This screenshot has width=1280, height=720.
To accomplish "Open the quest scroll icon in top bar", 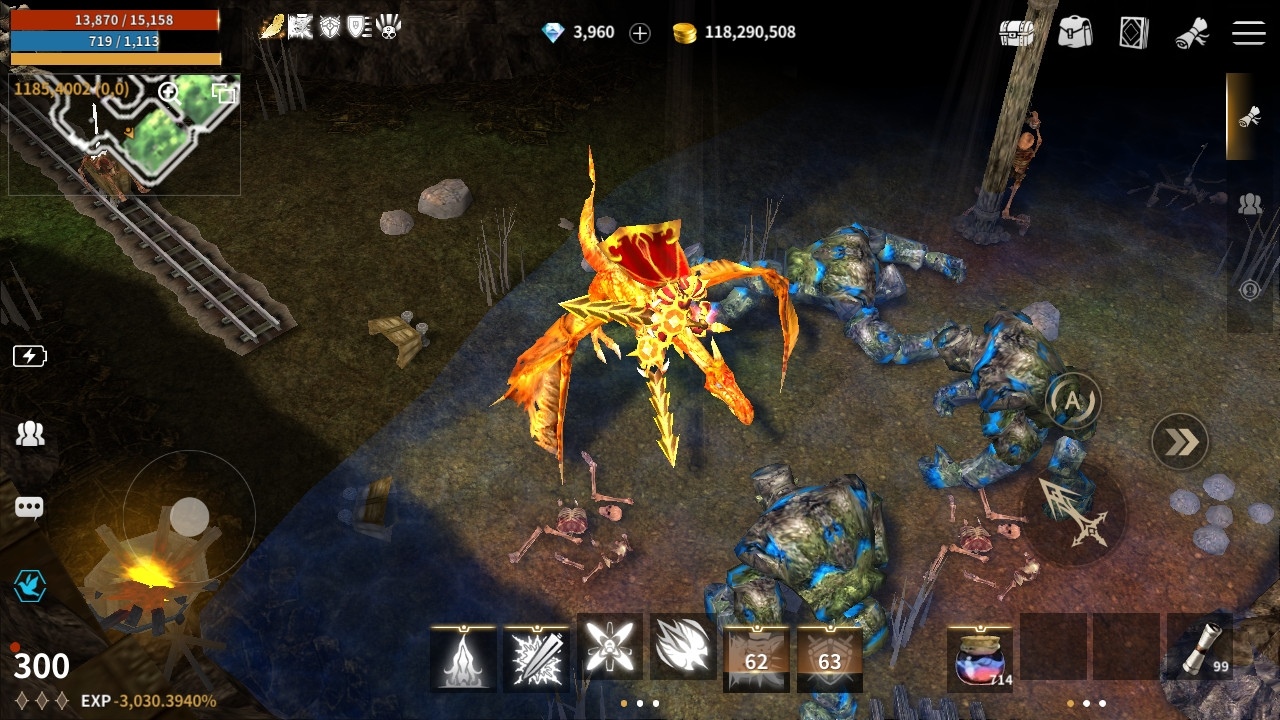I will point(1191,32).
